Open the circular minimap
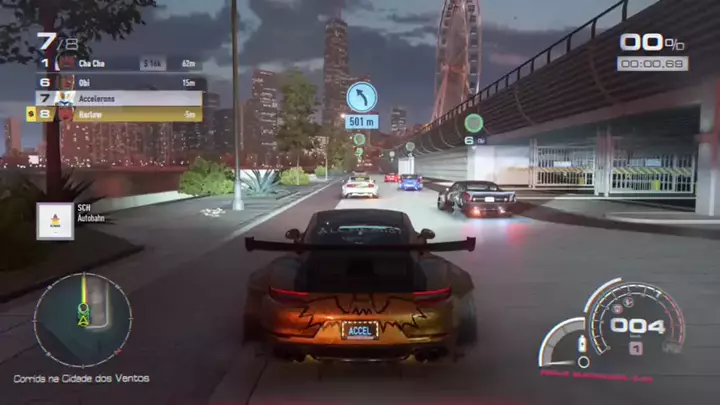This screenshot has height=405, width=720. (82, 320)
